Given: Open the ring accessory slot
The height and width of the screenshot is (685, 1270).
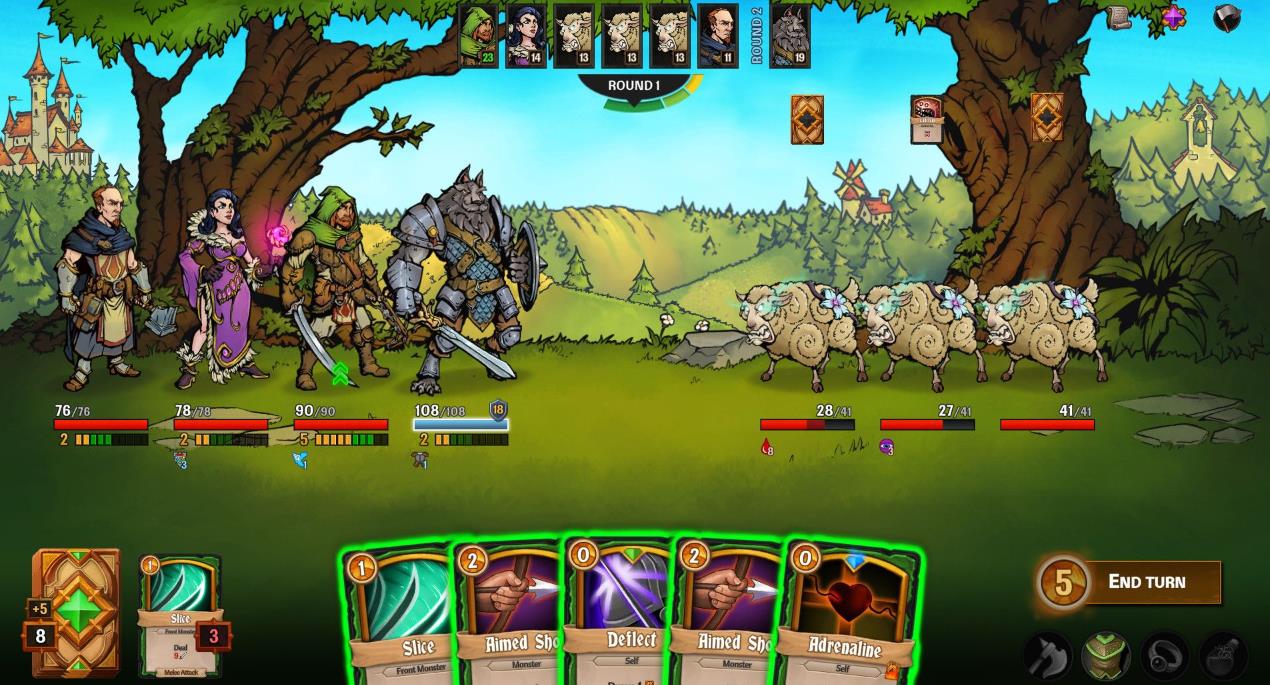Looking at the screenshot, I should pyautogui.click(x=1165, y=656).
